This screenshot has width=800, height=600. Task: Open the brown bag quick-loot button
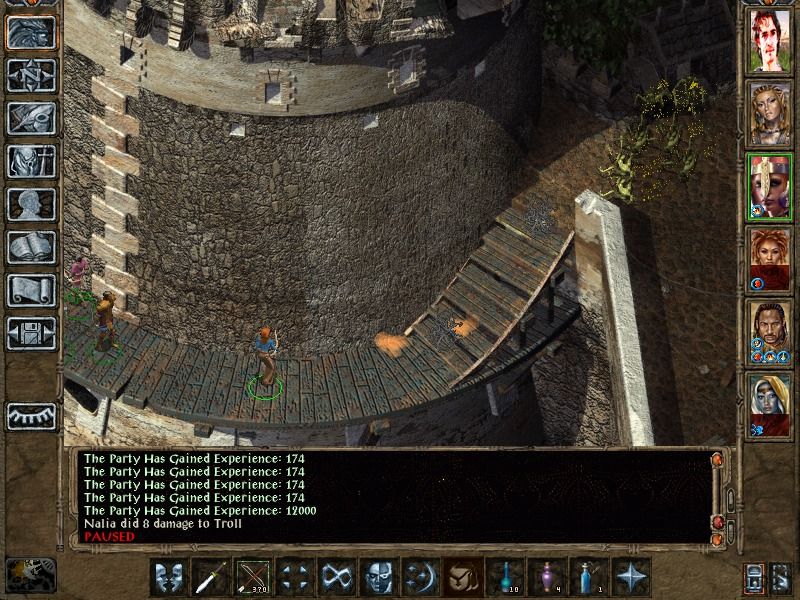[x=463, y=577]
